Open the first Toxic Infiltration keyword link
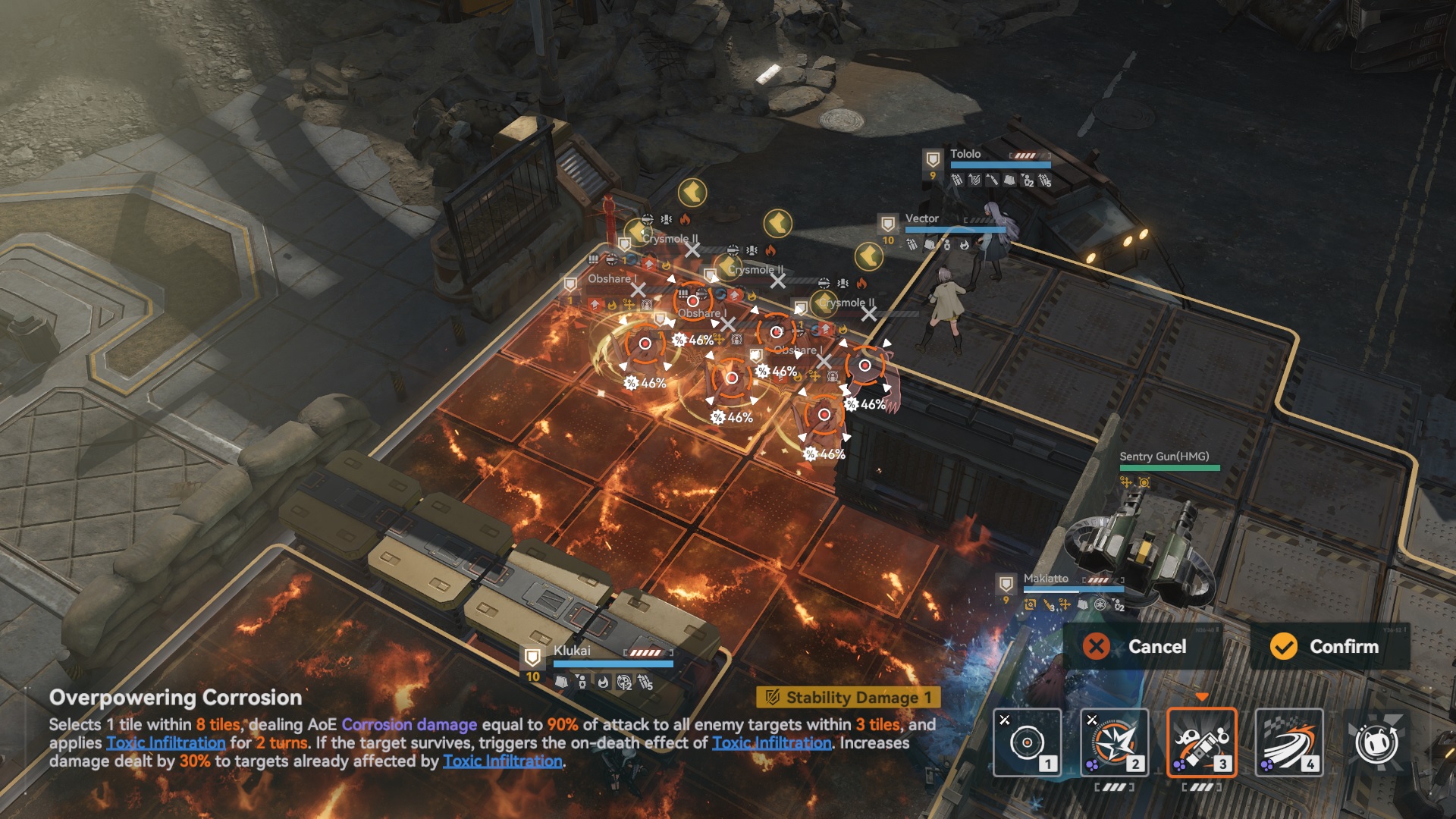The width and height of the screenshot is (1456, 819). tap(166, 743)
